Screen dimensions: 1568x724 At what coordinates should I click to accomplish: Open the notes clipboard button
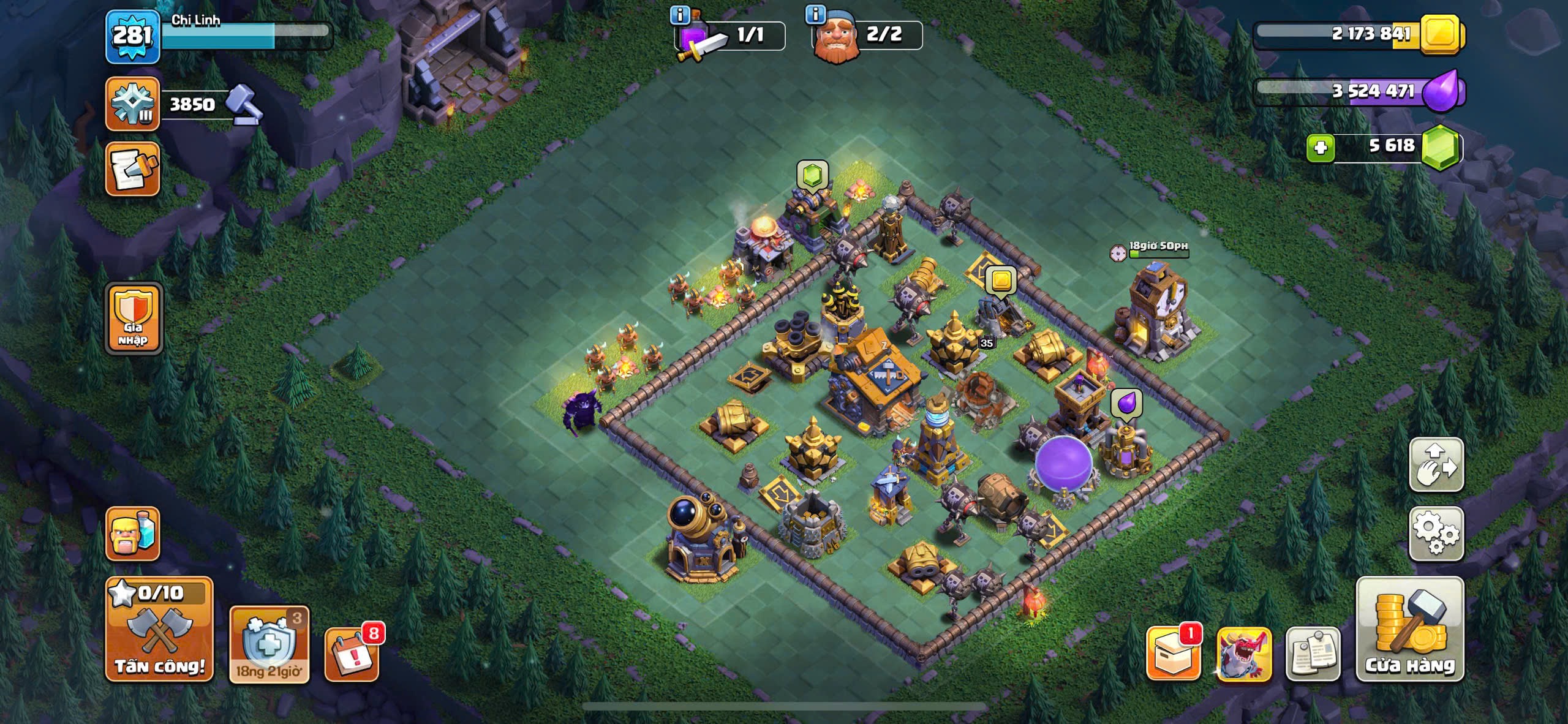point(1313,654)
